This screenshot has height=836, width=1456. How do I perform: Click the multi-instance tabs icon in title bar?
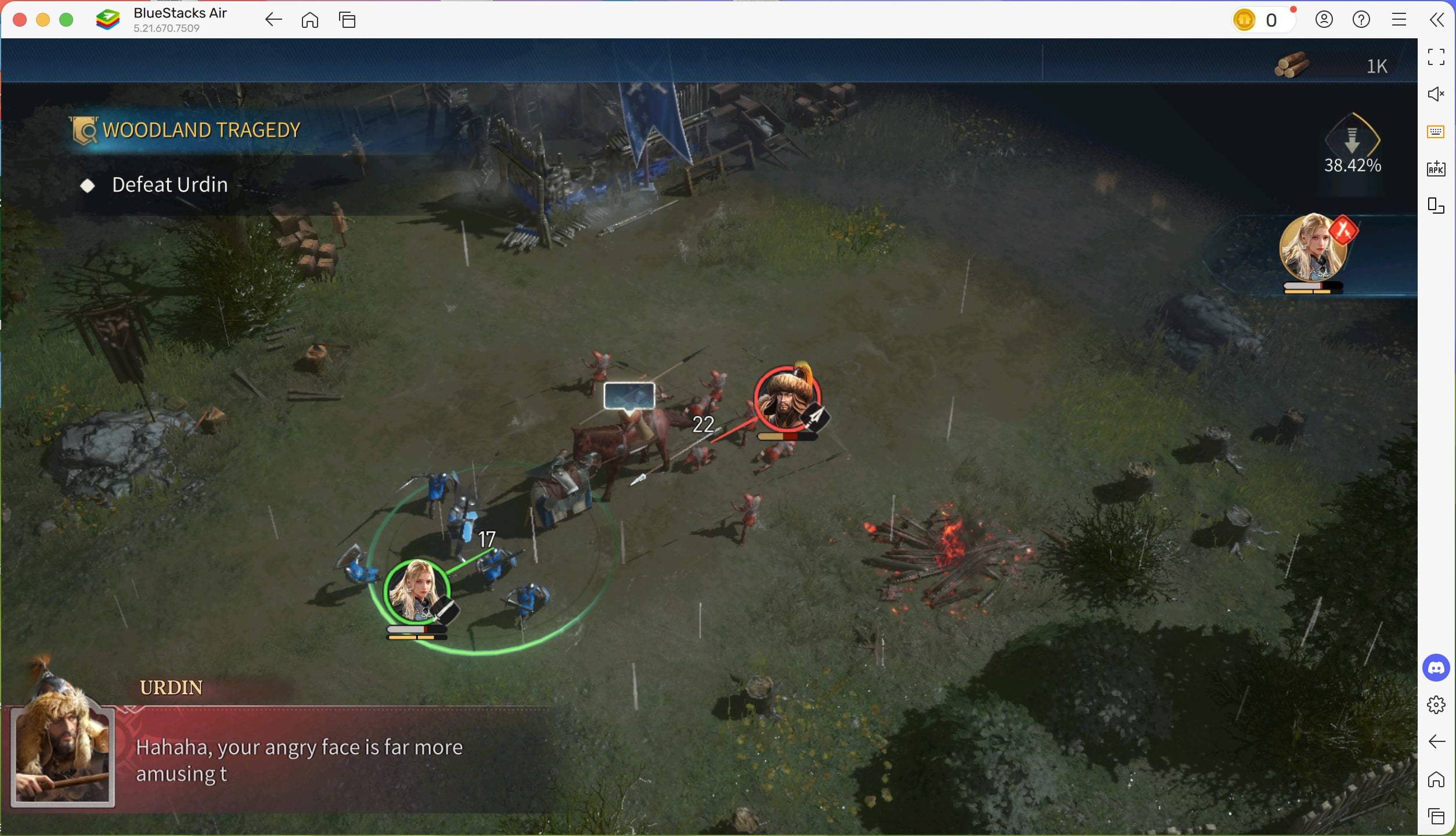coord(347,19)
